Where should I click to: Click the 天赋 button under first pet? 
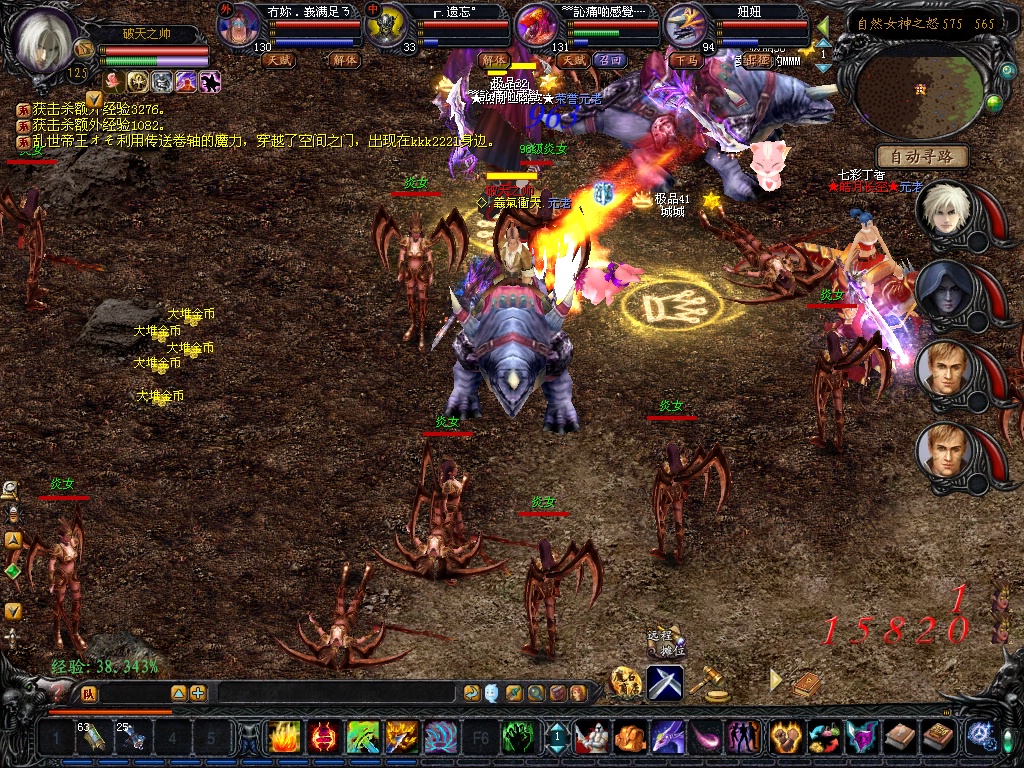click(280, 60)
